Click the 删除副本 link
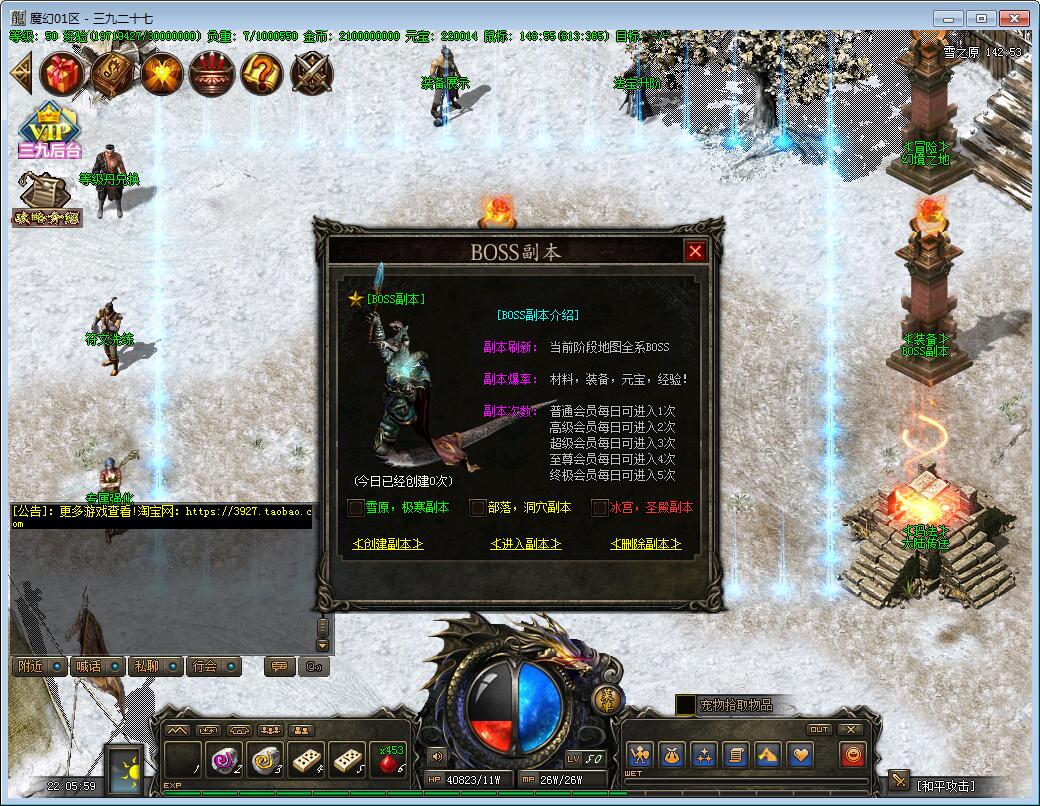This screenshot has height=806, width=1040. (x=646, y=544)
